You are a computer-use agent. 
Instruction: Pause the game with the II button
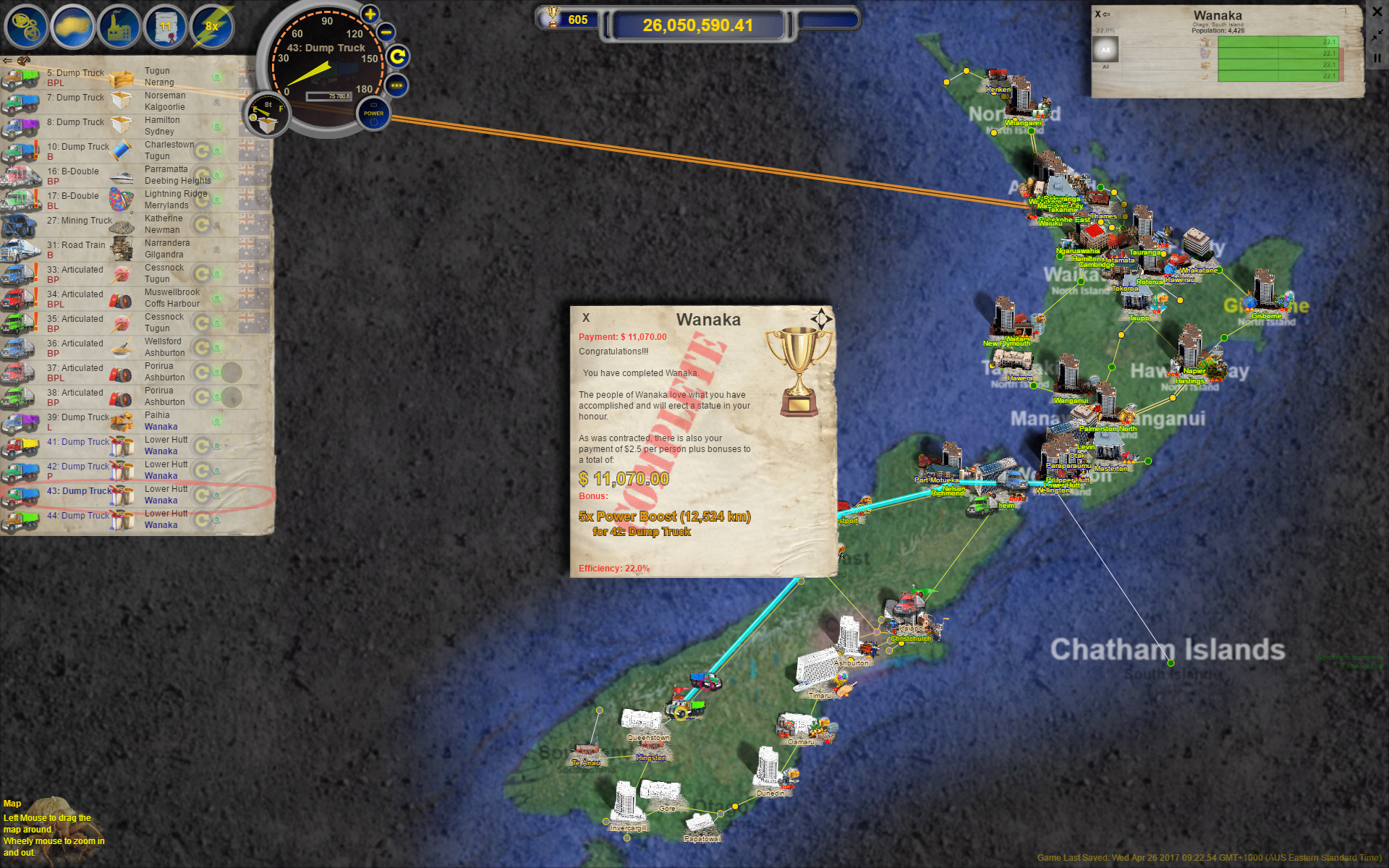pyautogui.click(x=1377, y=58)
